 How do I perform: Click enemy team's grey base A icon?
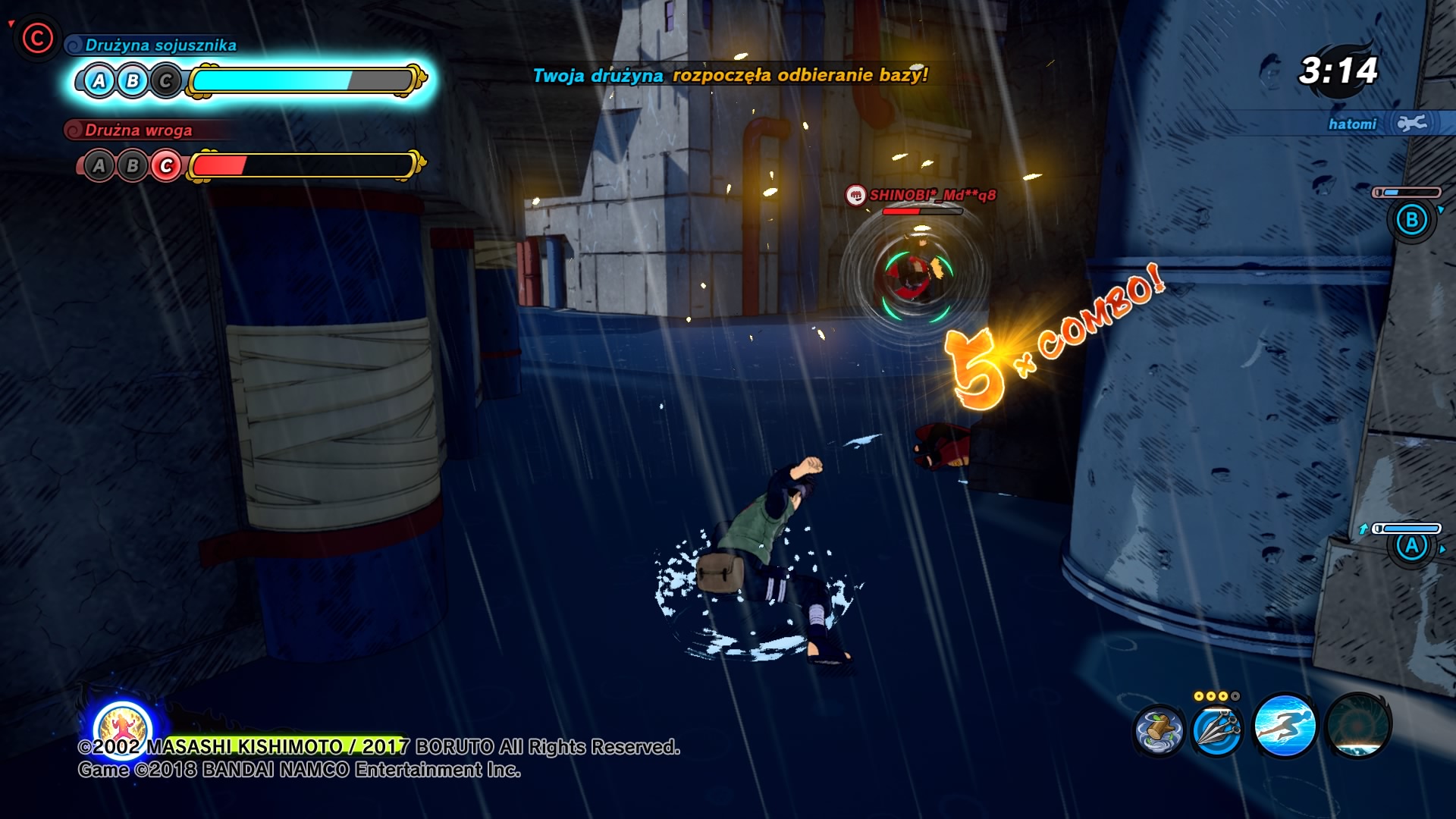(99, 166)
